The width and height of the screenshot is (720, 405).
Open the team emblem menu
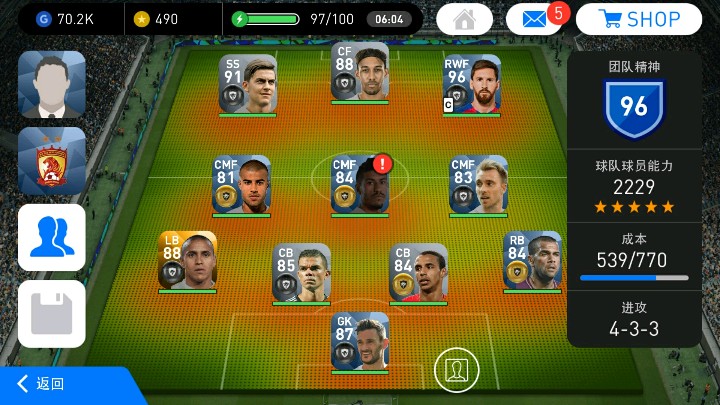(x=52, y=160)
